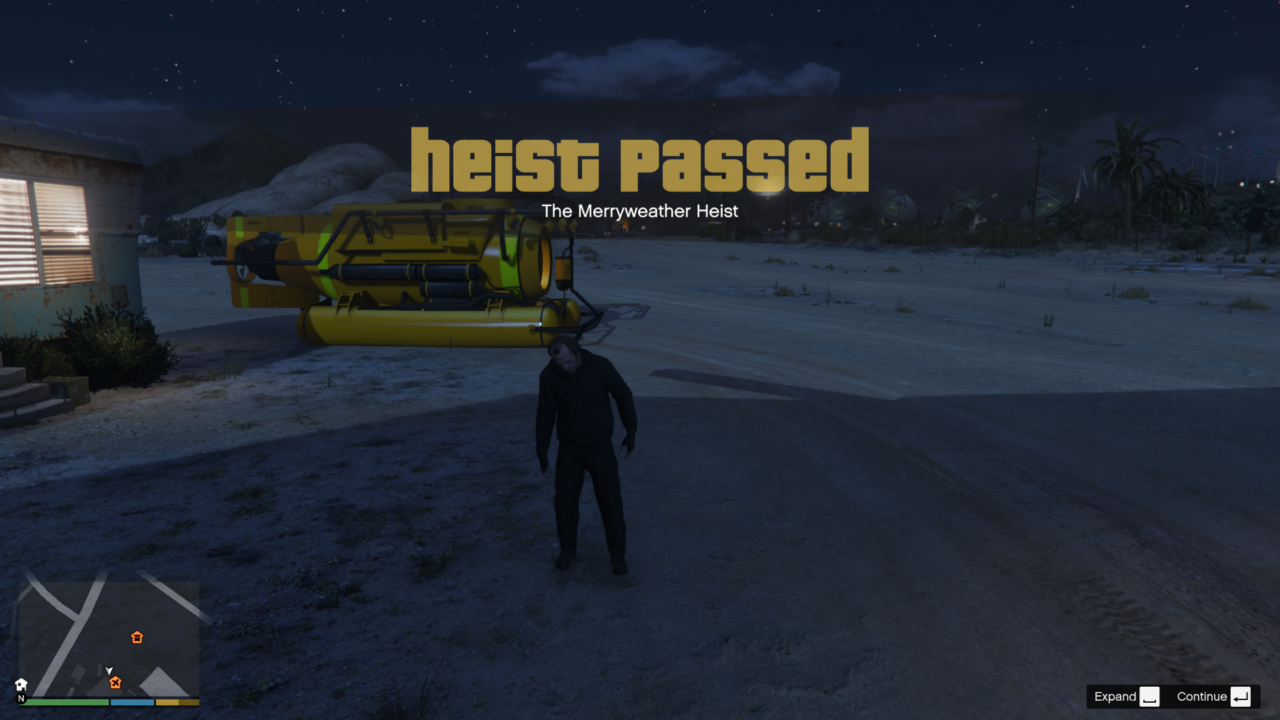Viewport: 1280px width, 720px height.
Task: Click the Enter key icon beside Continue
Action: tap(1240, 696)
